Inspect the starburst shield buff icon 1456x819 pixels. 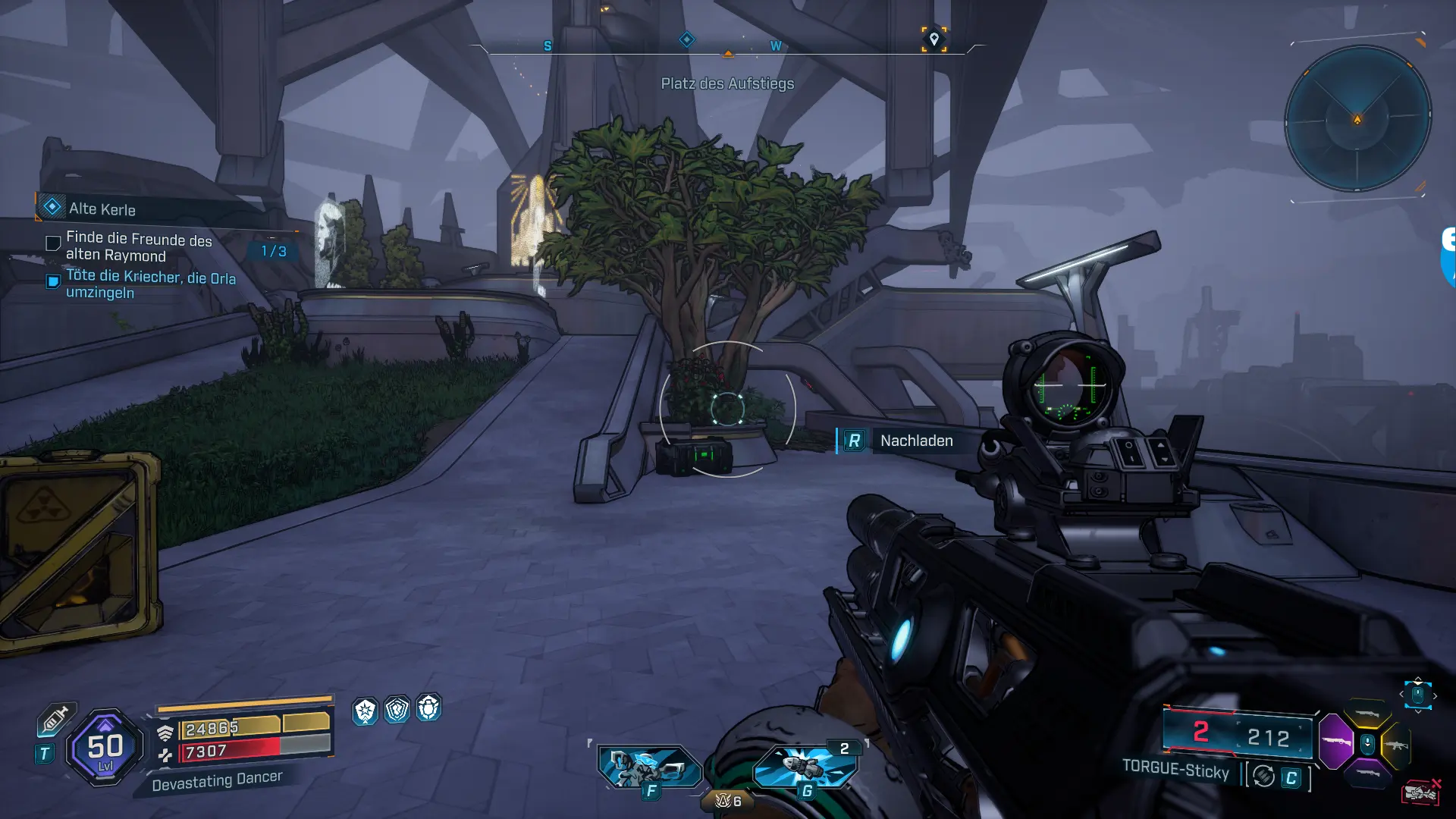click(x=366, y=711)
